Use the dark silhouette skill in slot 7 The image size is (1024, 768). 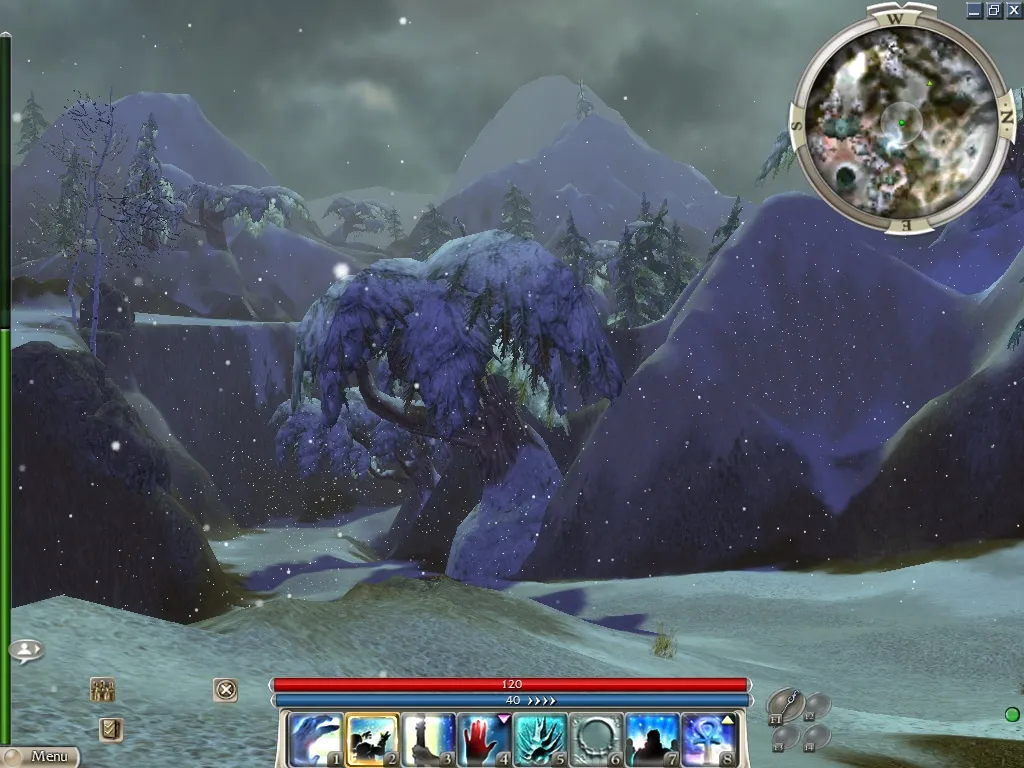[653, 739]
